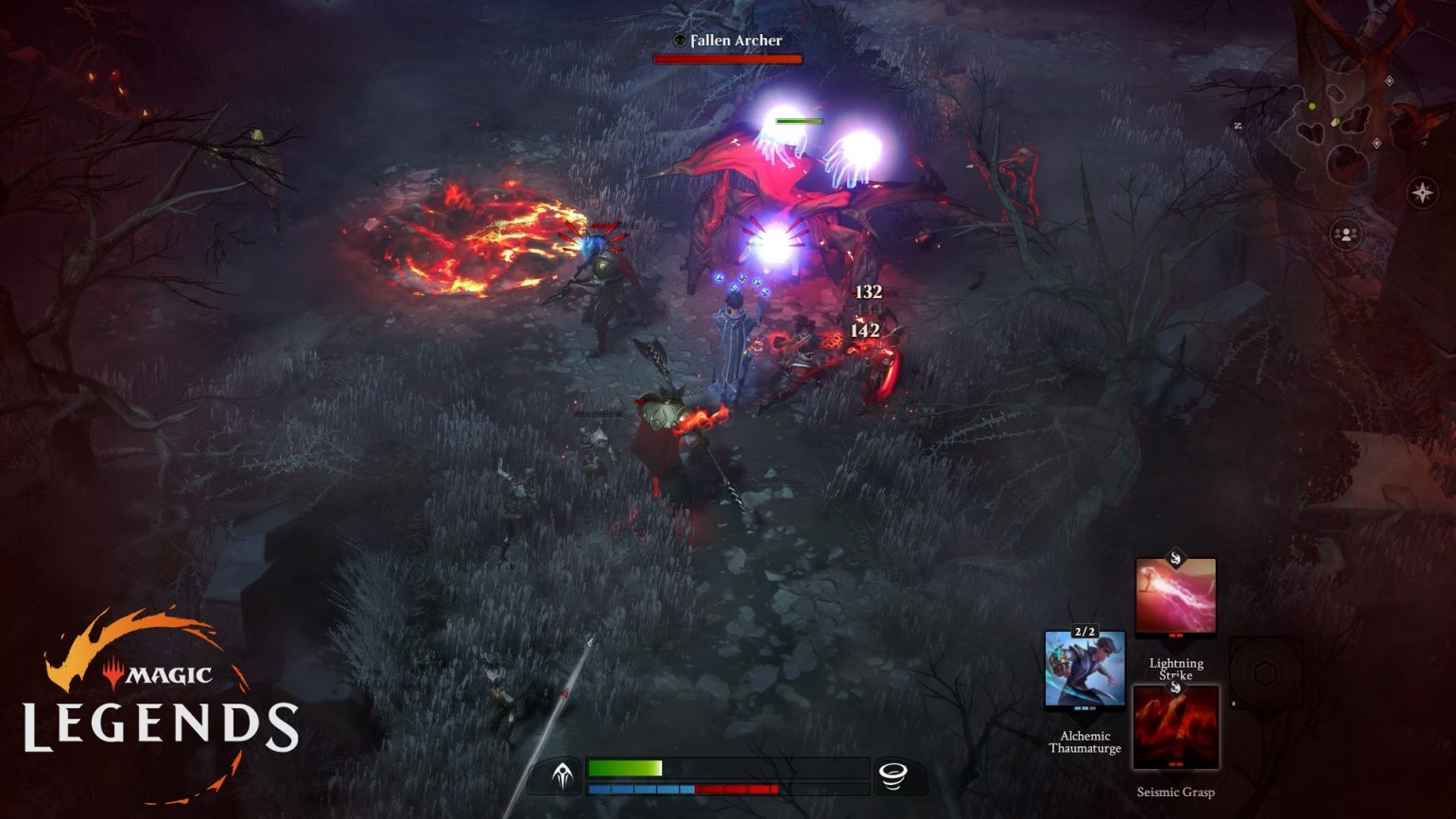This screenshot has height=819, width=1456.
Task: Click the N compass letter on the minimap
Action: click(x=1239, y=124)
